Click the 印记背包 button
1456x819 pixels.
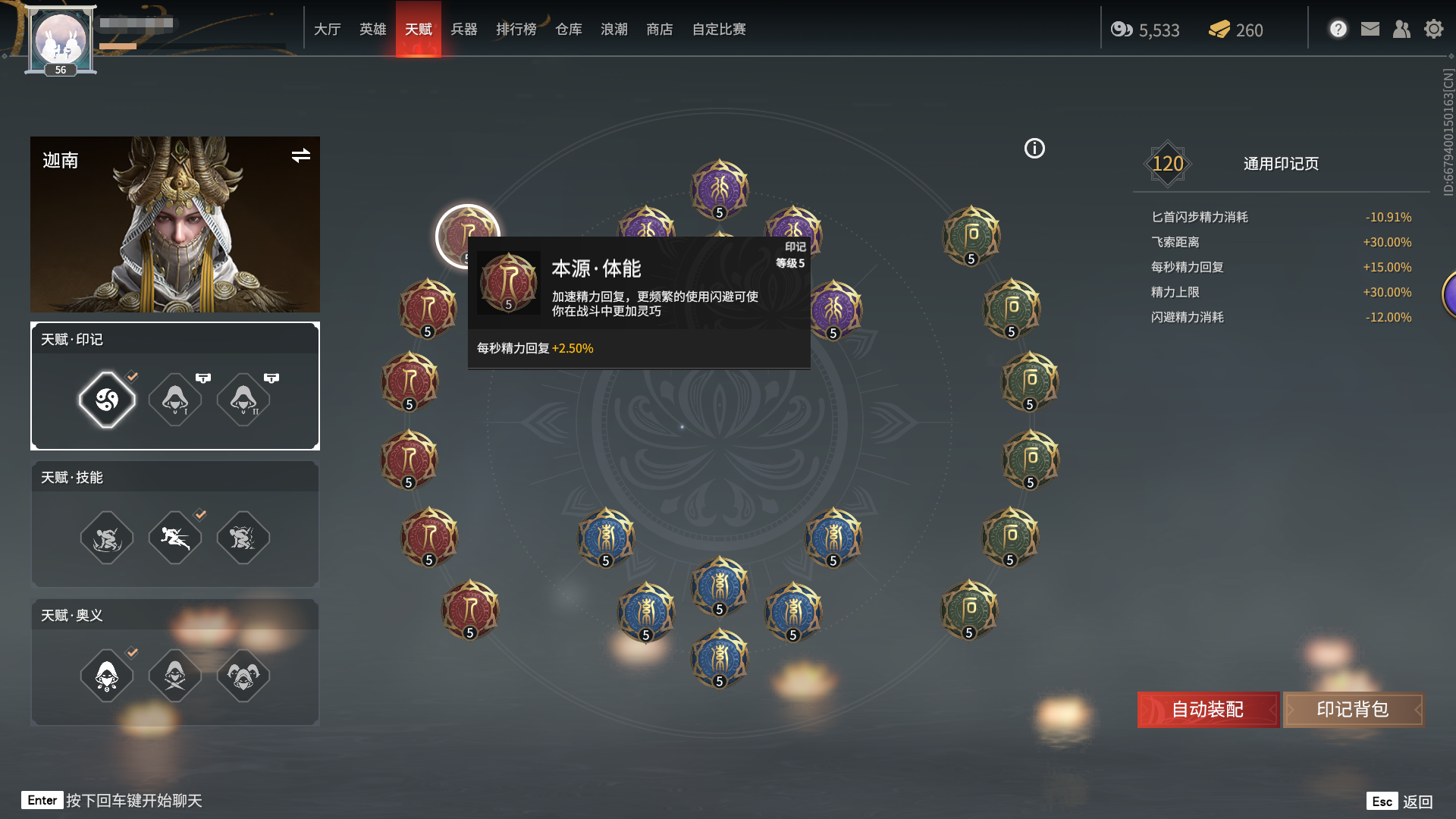(1354, 710)
